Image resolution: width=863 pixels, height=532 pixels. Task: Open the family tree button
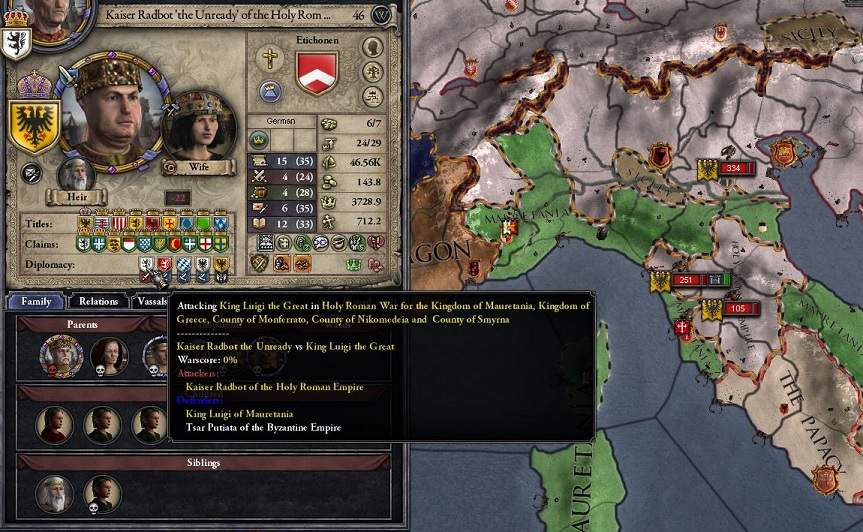pos(373,71)
